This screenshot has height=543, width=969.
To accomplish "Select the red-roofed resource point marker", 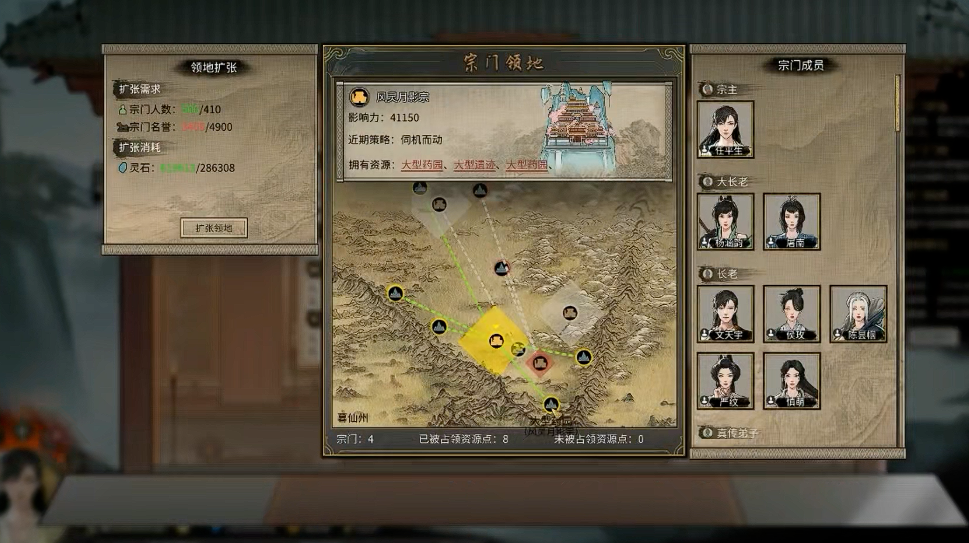I will coord(502,268).
